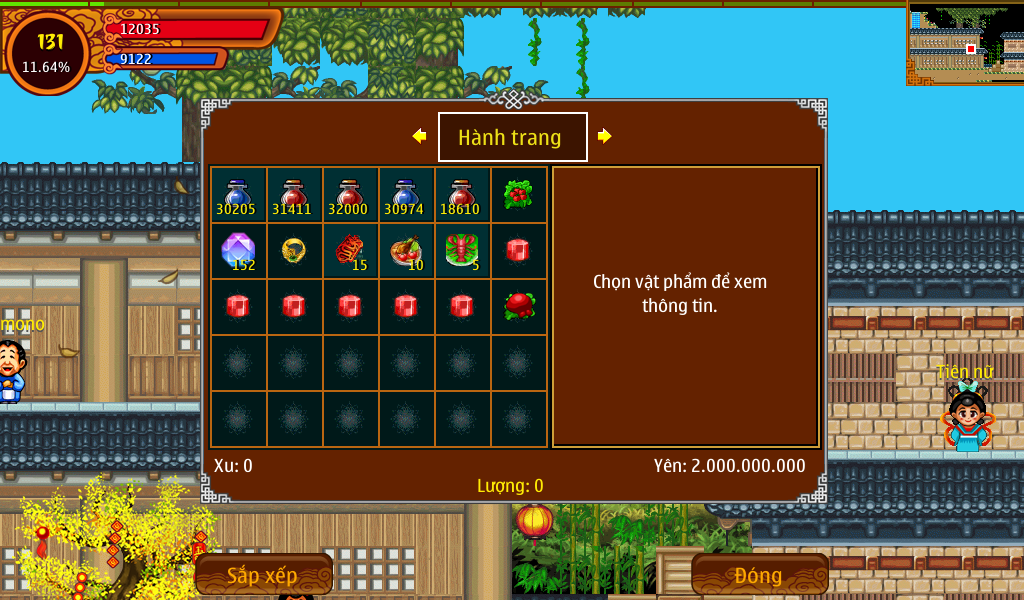Choose the red potion stack of 32000
The width and height of the screenshot is (1024, 600).
pos(350,195)
